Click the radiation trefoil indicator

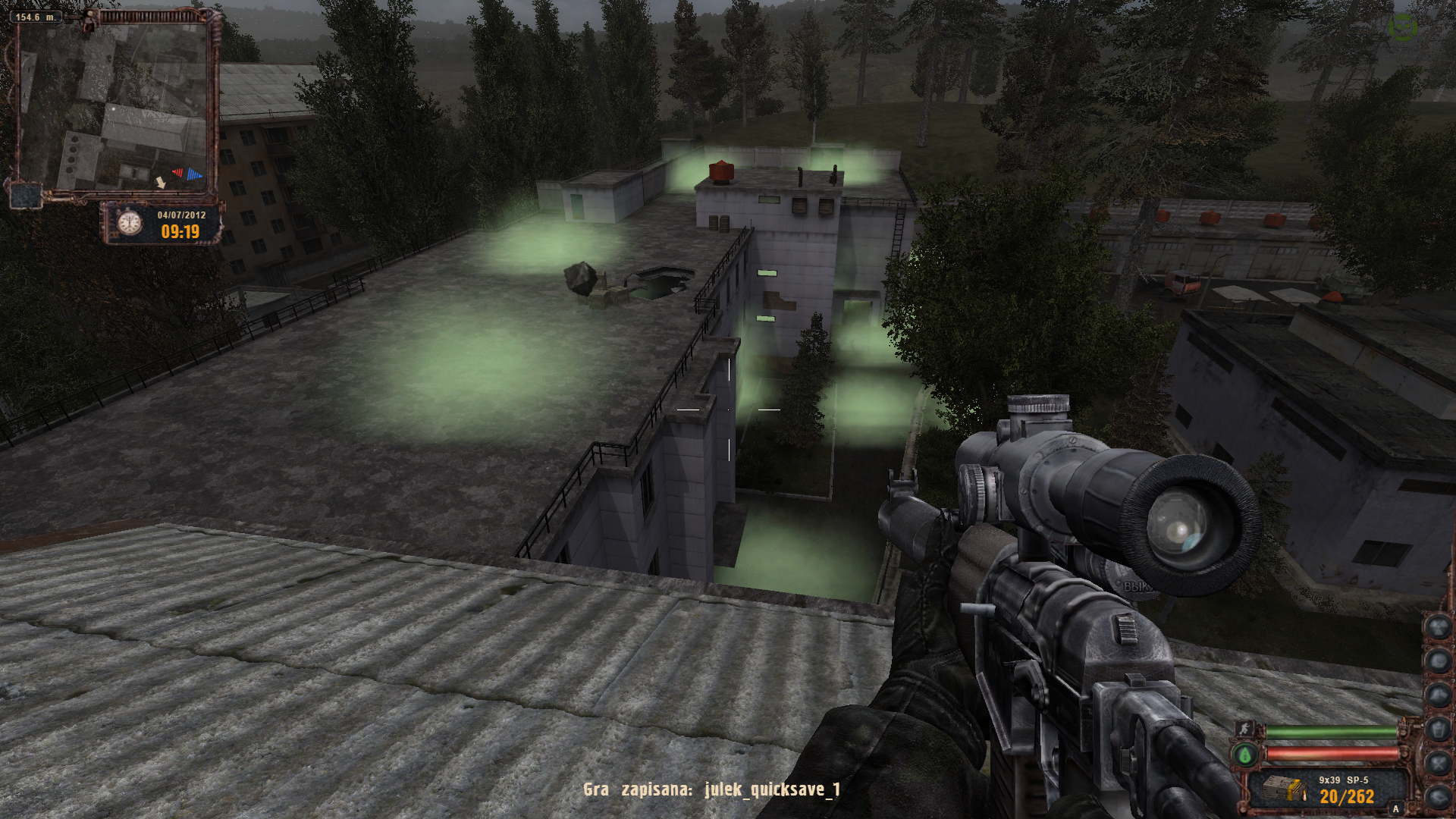(1439, 626)
